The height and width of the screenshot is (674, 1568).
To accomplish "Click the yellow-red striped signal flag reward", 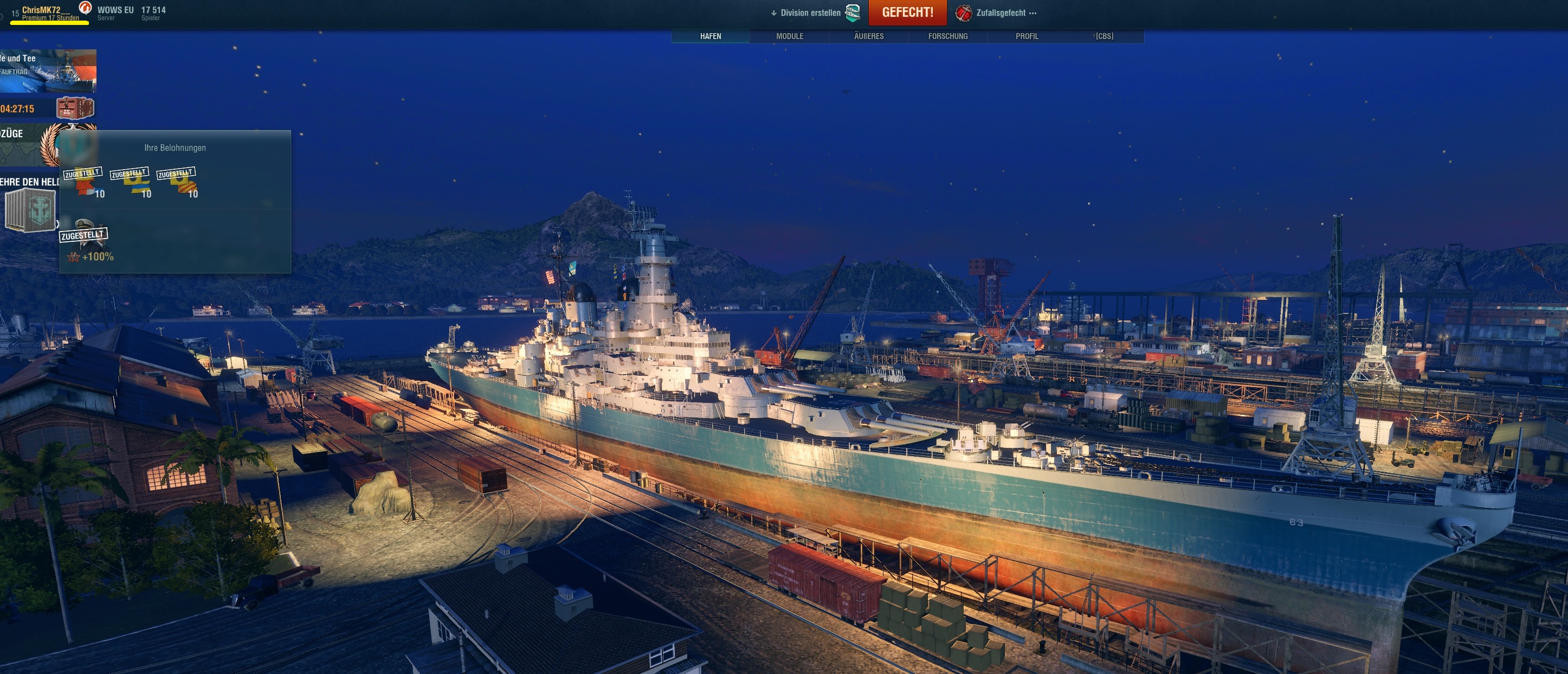I will 177,183.
